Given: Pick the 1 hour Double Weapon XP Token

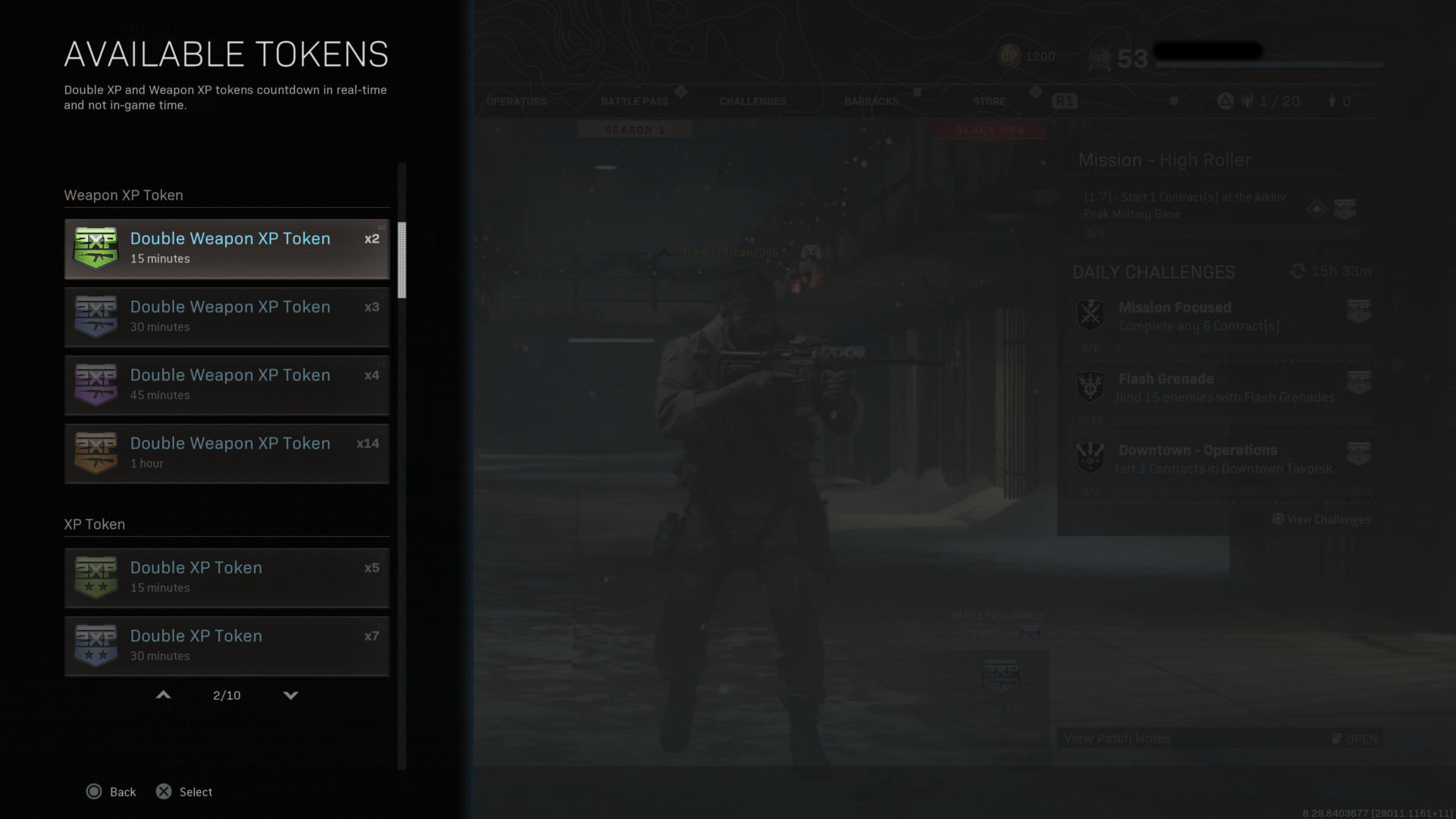Looking at the screenshot, I should click(227, 453).
